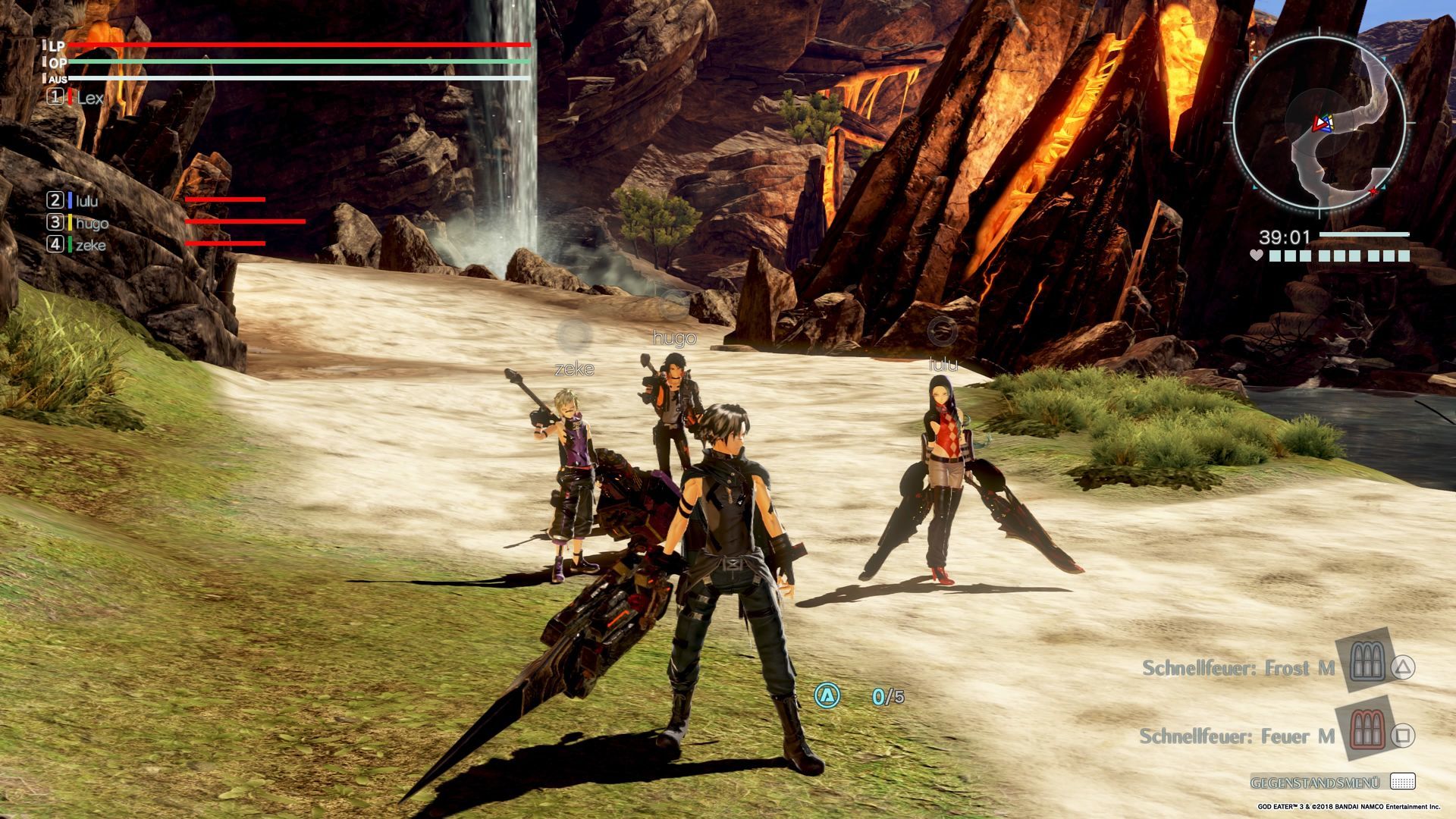Select party member hugo in the list
Viewport: 1456px width, 819px height.
[92, 223]
